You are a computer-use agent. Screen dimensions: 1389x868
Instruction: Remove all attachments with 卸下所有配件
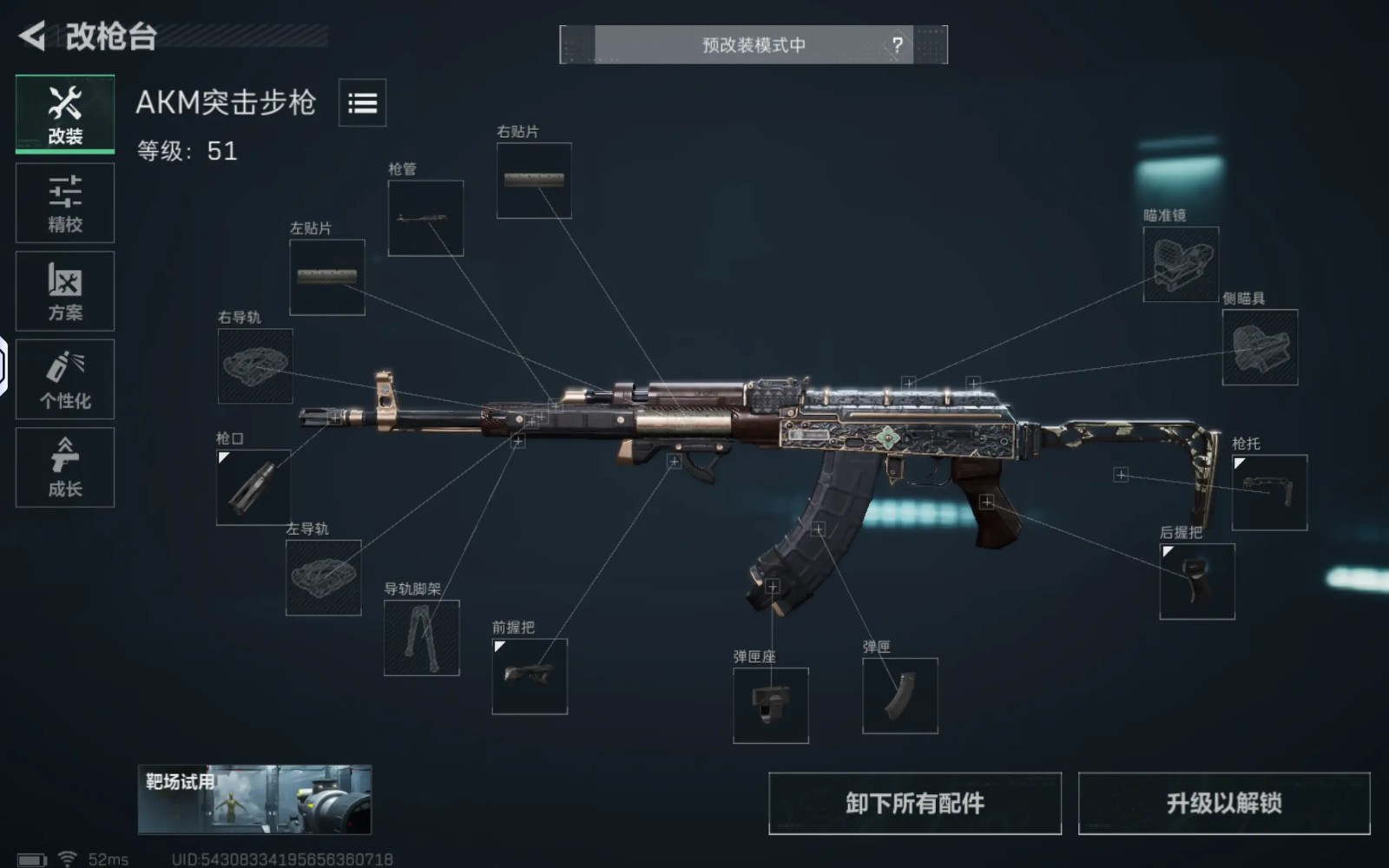tap(915, 803)
